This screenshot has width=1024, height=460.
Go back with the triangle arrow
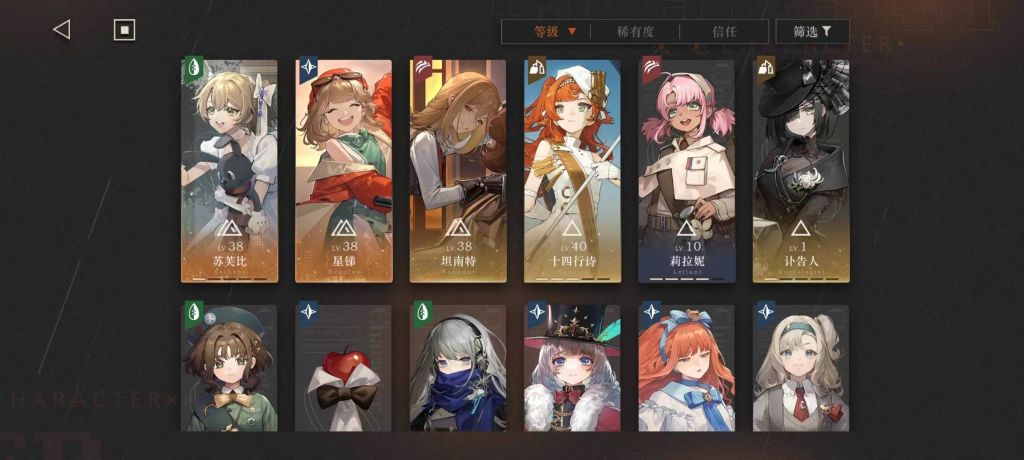[x=61, y=30]
